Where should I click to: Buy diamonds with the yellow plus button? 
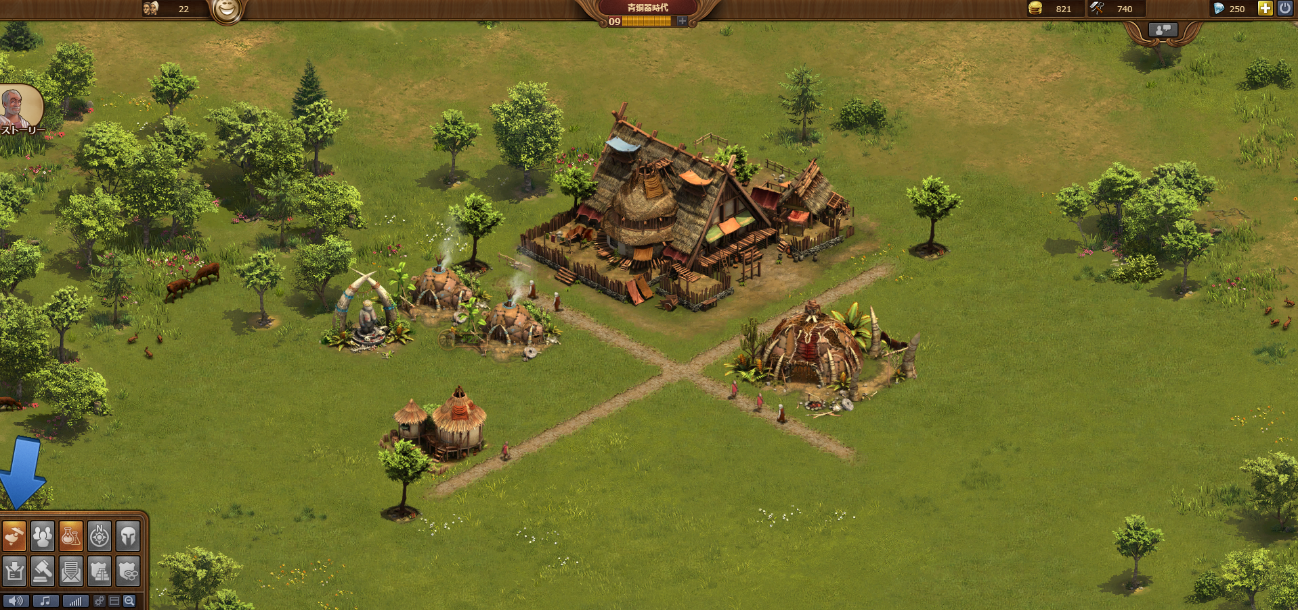1265,8
